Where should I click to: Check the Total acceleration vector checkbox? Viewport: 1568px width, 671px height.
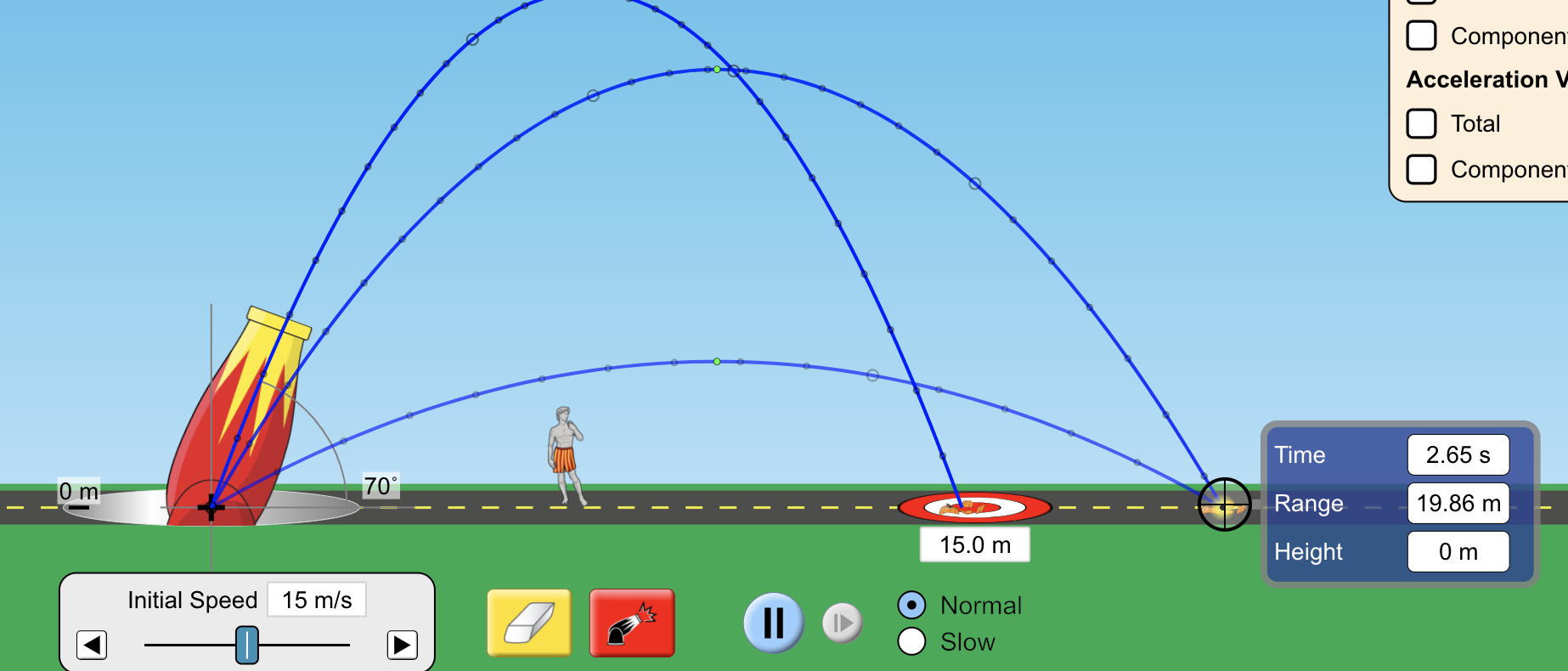point(1420,123)
